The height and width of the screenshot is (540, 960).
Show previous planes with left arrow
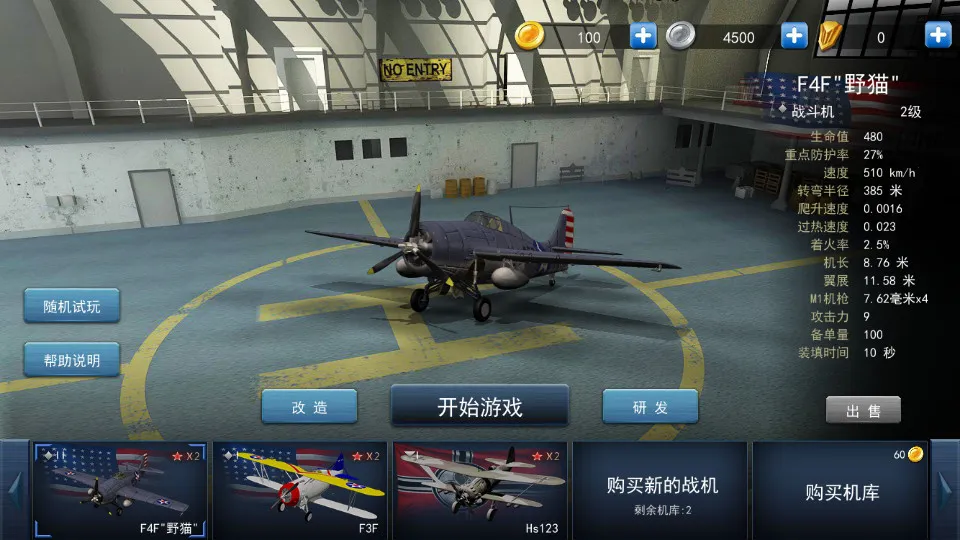click(x=14, y=490)
